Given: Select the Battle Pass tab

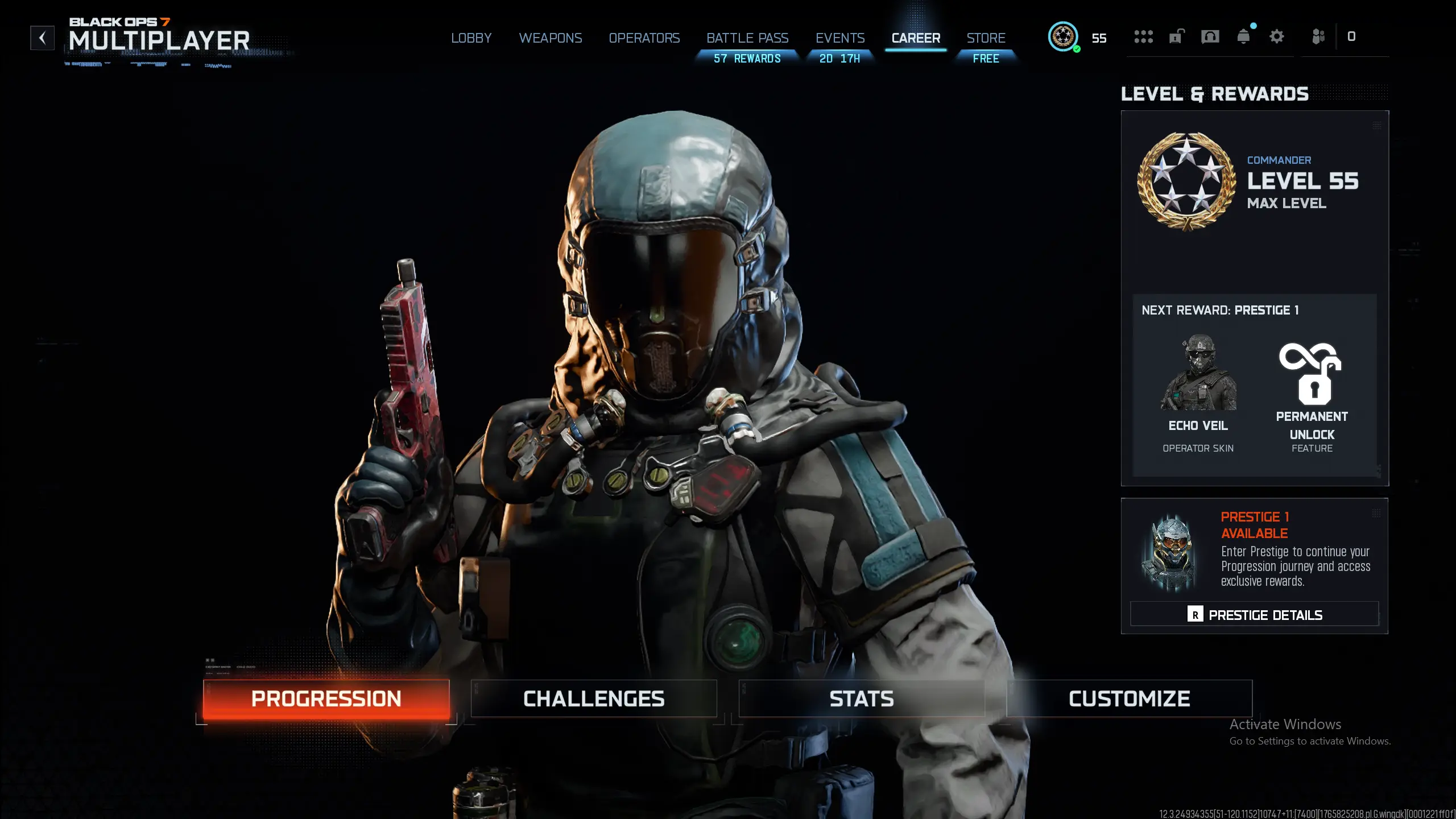Looking at the screenshot, I should click(747, 38).
